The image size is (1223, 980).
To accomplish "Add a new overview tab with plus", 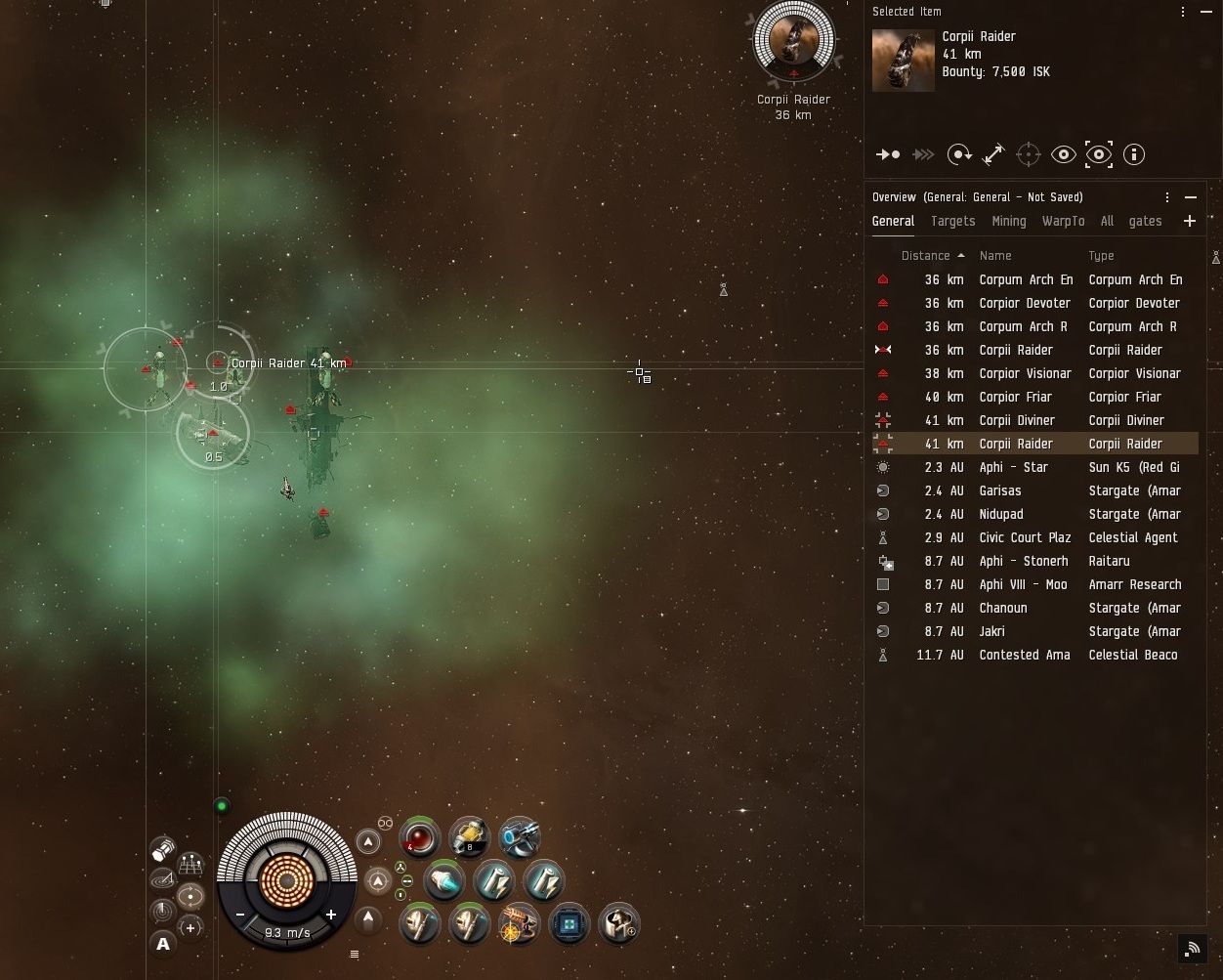I will (1190, 222).
